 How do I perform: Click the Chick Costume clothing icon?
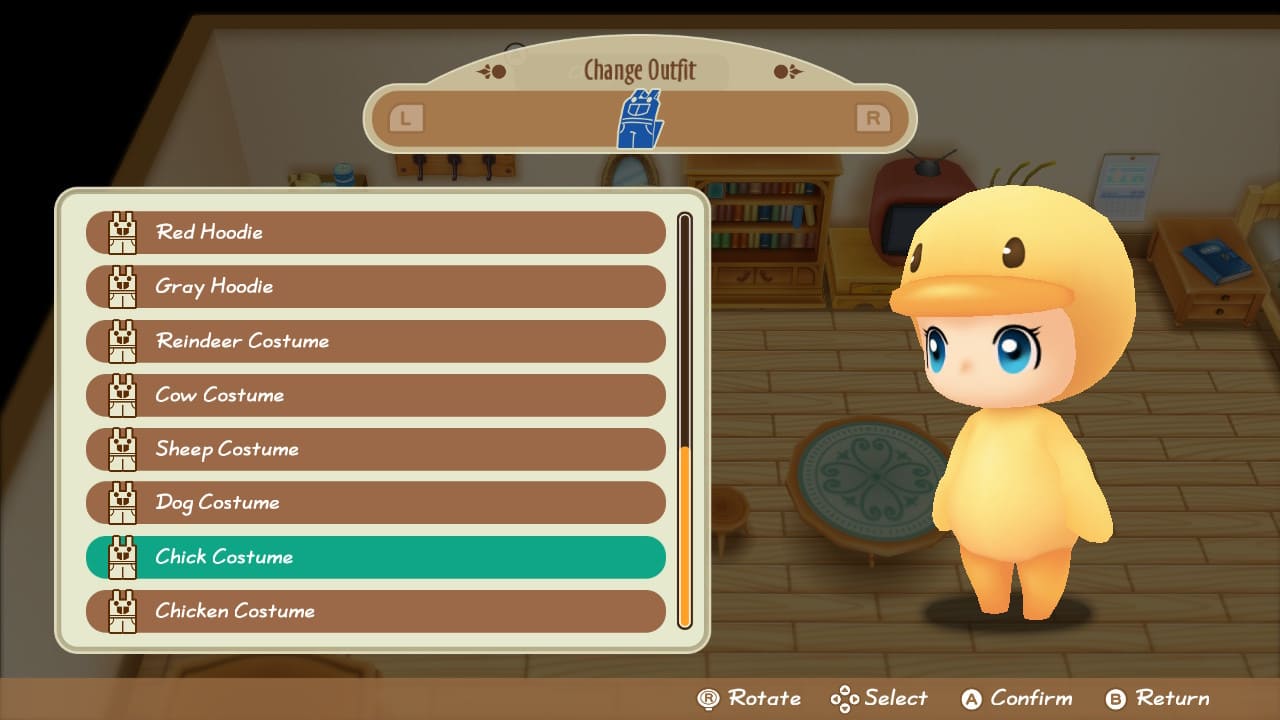point(122,557)
